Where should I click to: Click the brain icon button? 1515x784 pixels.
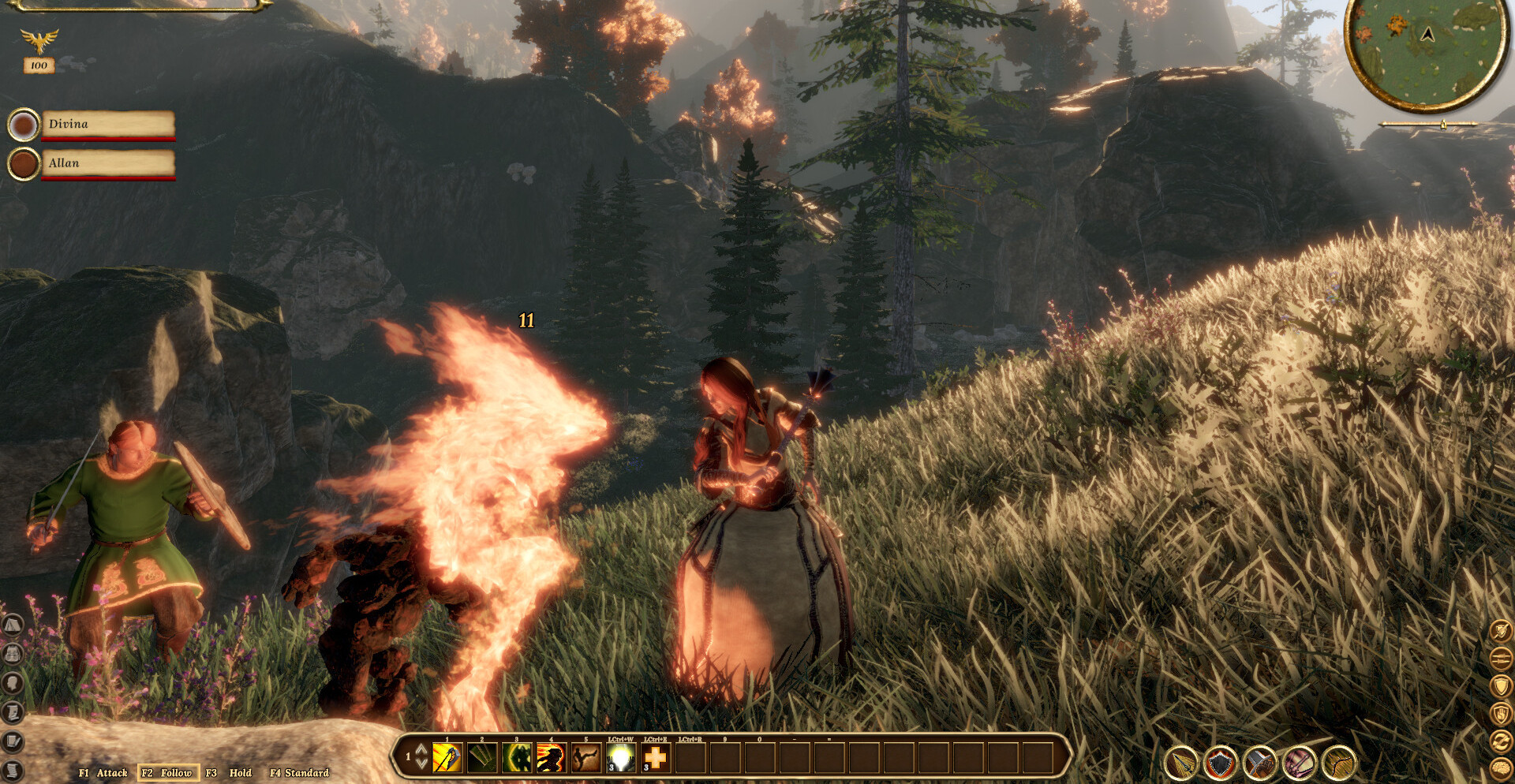pyautogui.click(x=1500, y=768)
